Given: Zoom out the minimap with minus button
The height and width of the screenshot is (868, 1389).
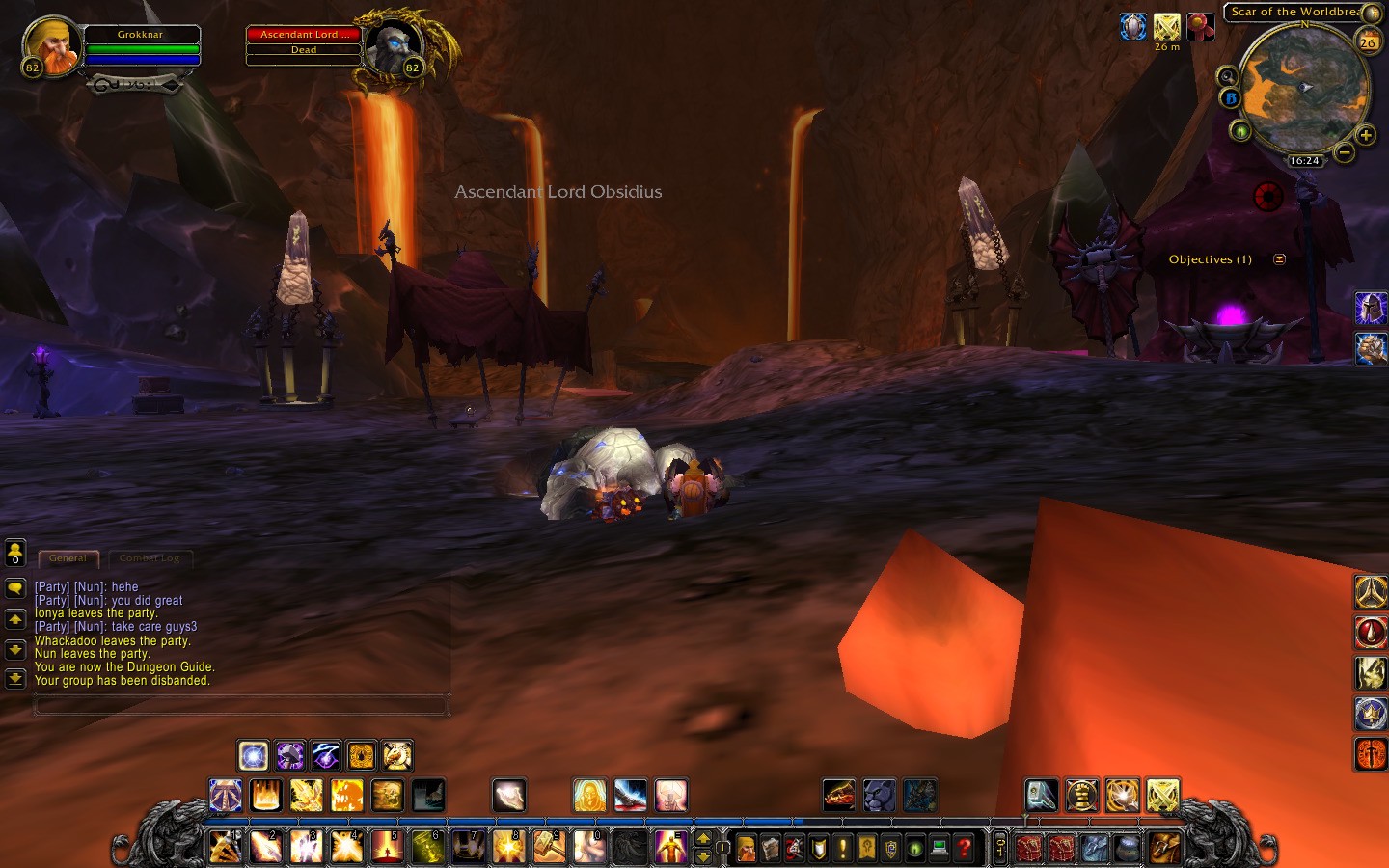Looking at the screenshot, I should [x=1344, y=152].
